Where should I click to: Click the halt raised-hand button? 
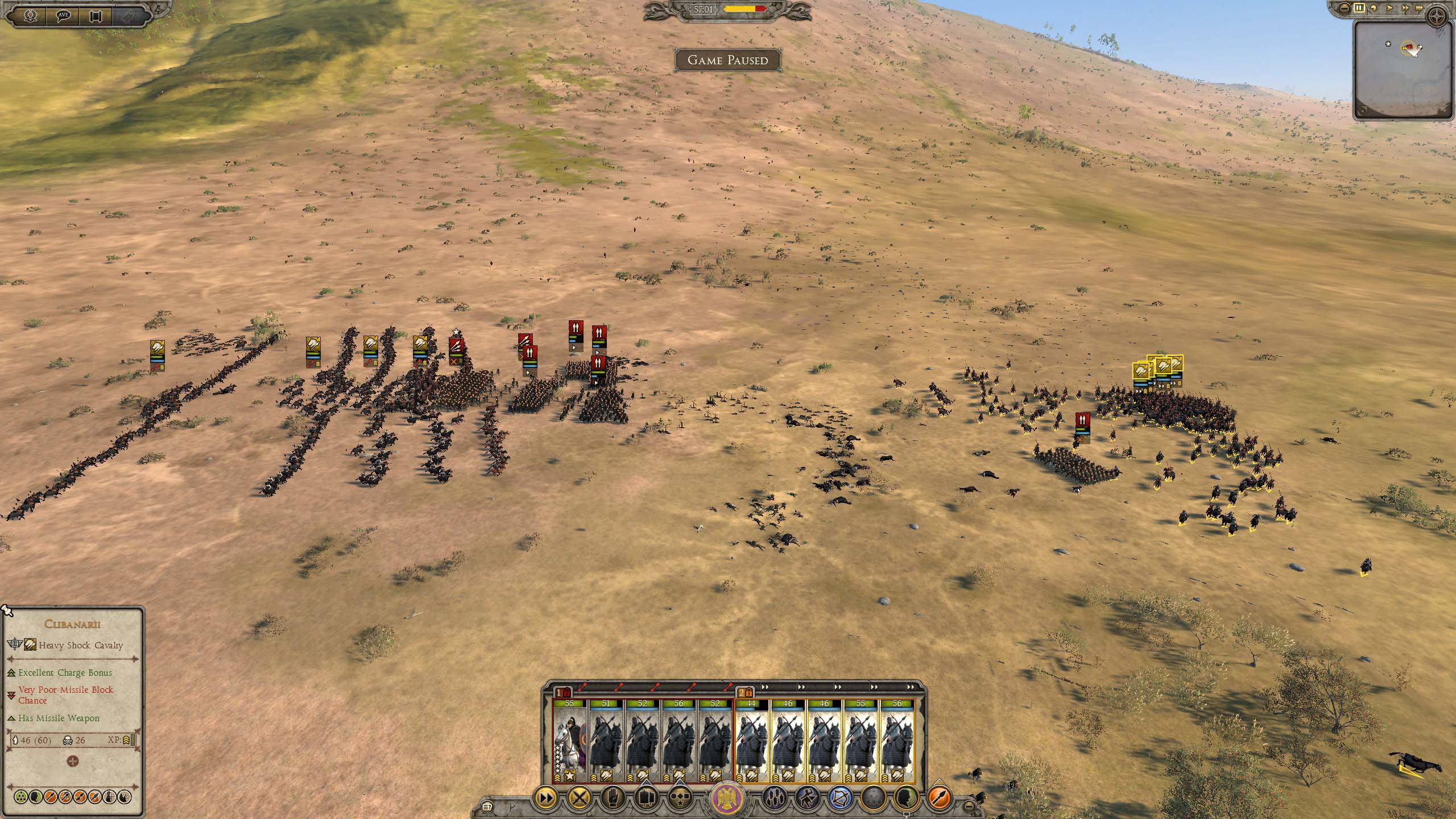[x=613, y=799]
